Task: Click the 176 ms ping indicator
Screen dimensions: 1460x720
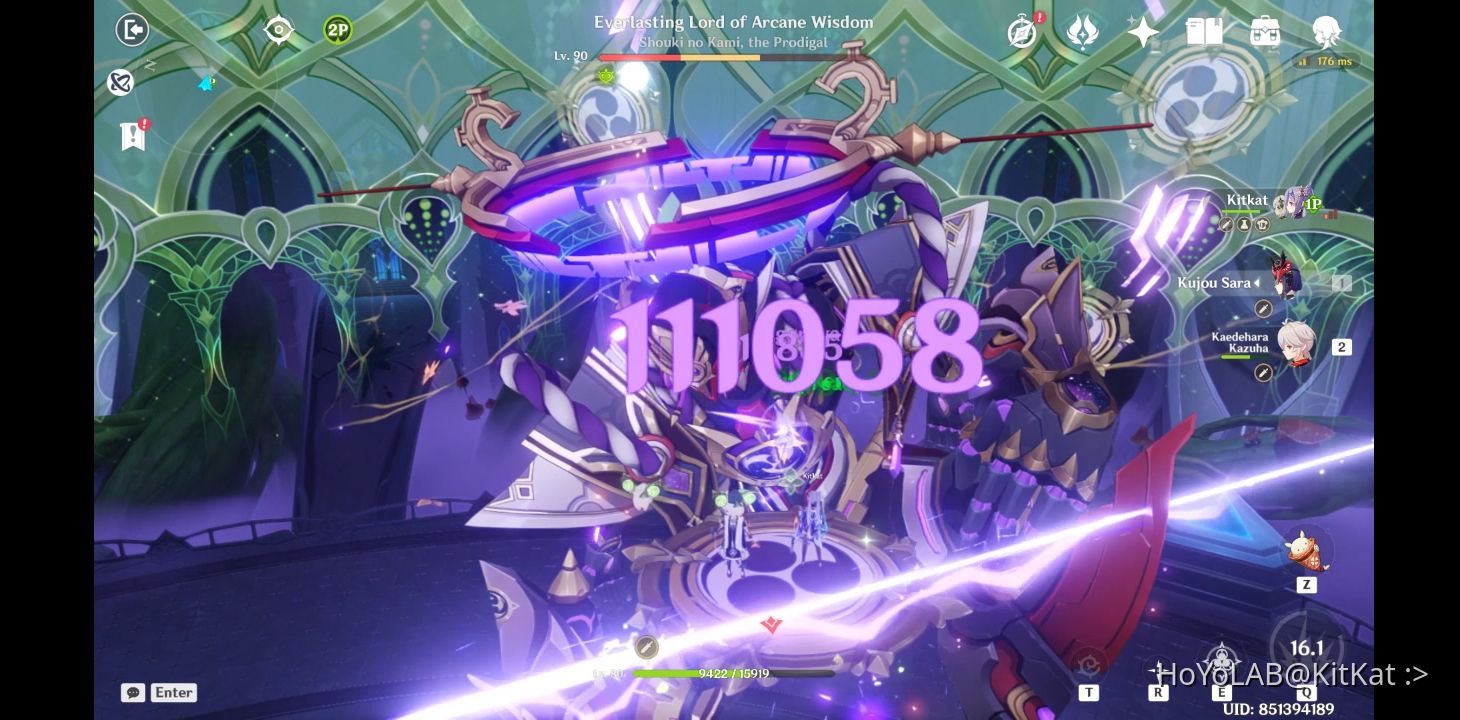Action: (1326, 61)
